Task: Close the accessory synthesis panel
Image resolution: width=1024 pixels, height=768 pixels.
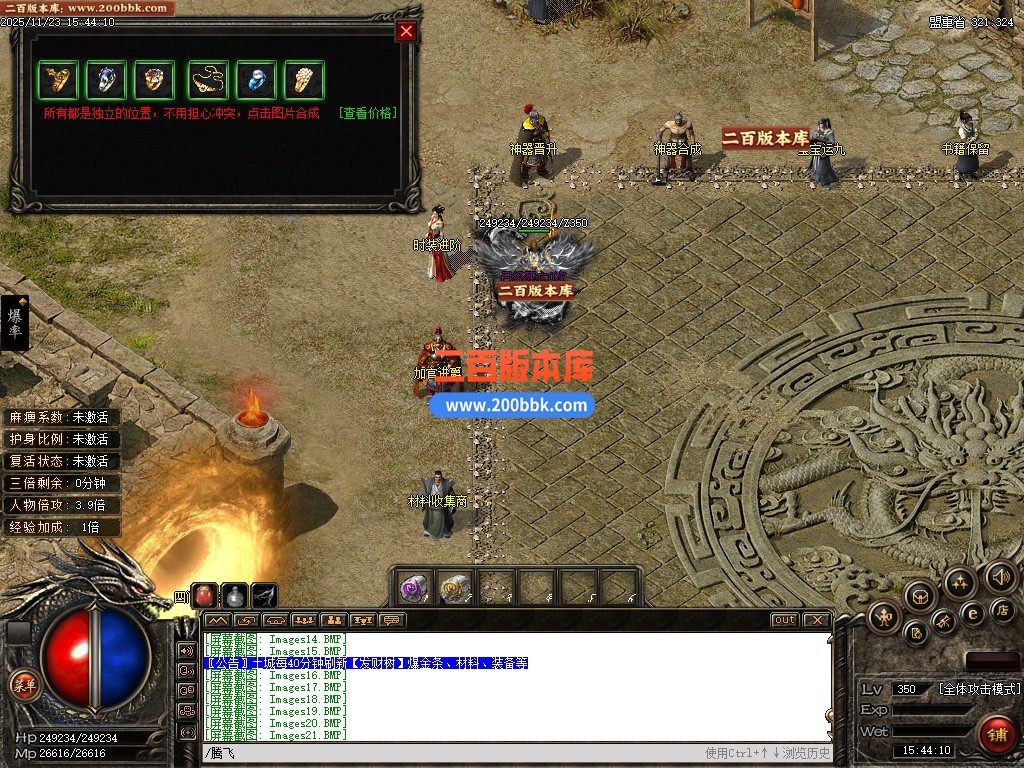Action: click(406, 31)
